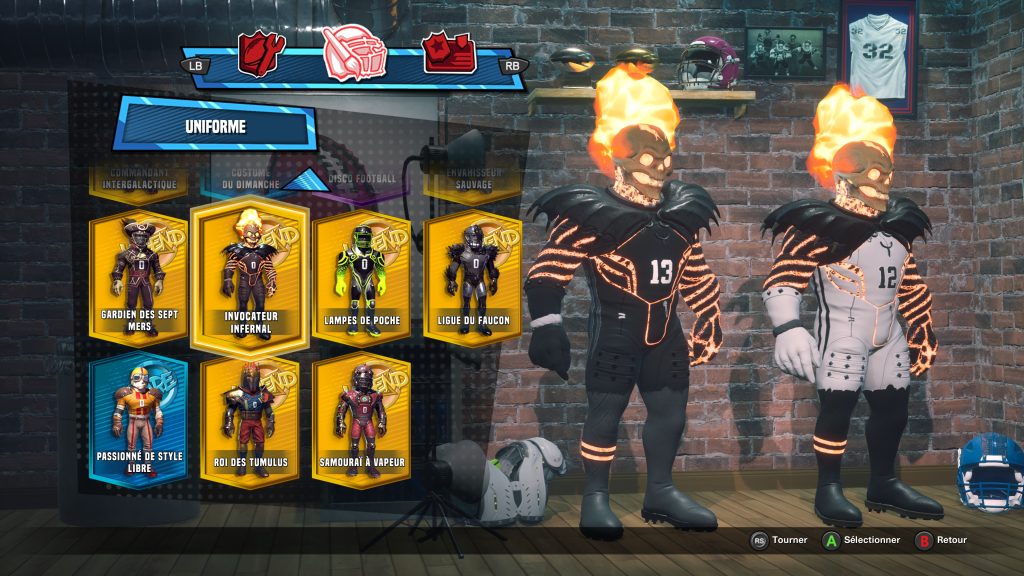
Task: Choose the Passionné de Style Libre uniform
Action: point(138,420)
